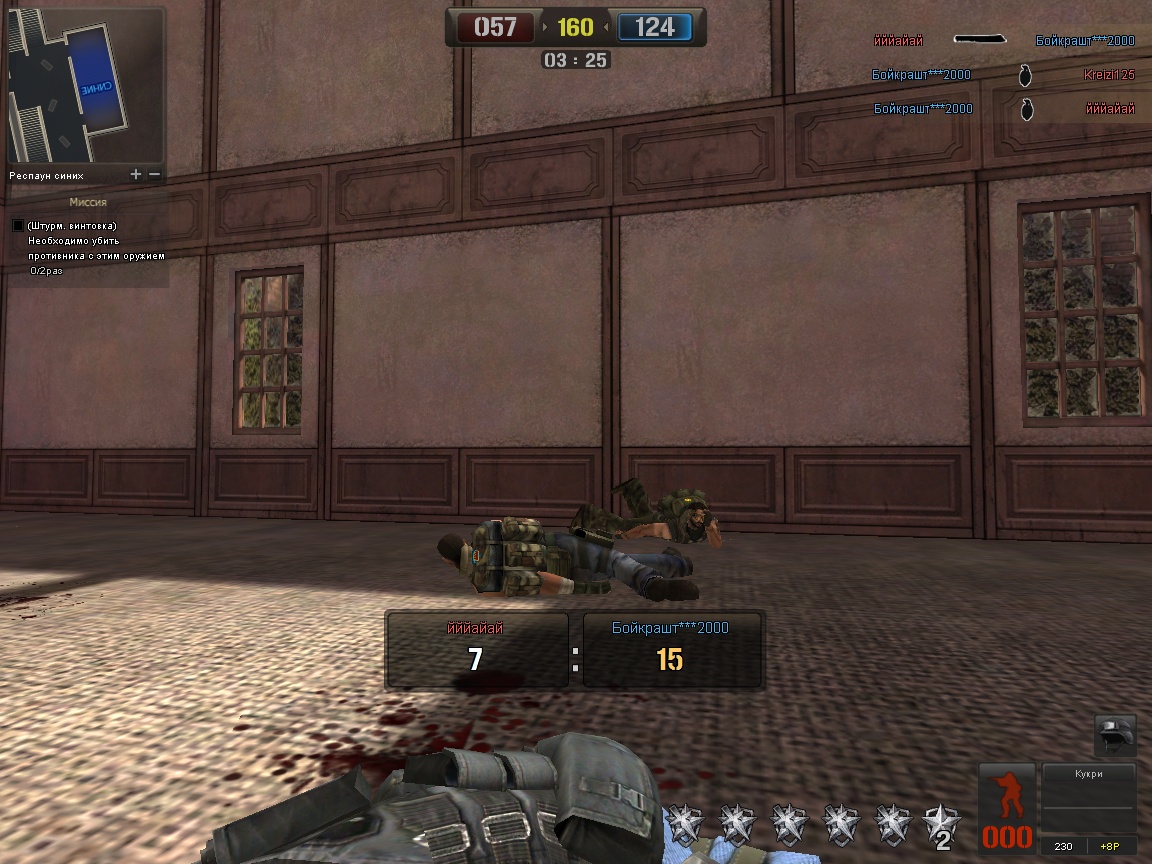
Task: Click the minimap showing the blue zone
Action: coord(84,85)
